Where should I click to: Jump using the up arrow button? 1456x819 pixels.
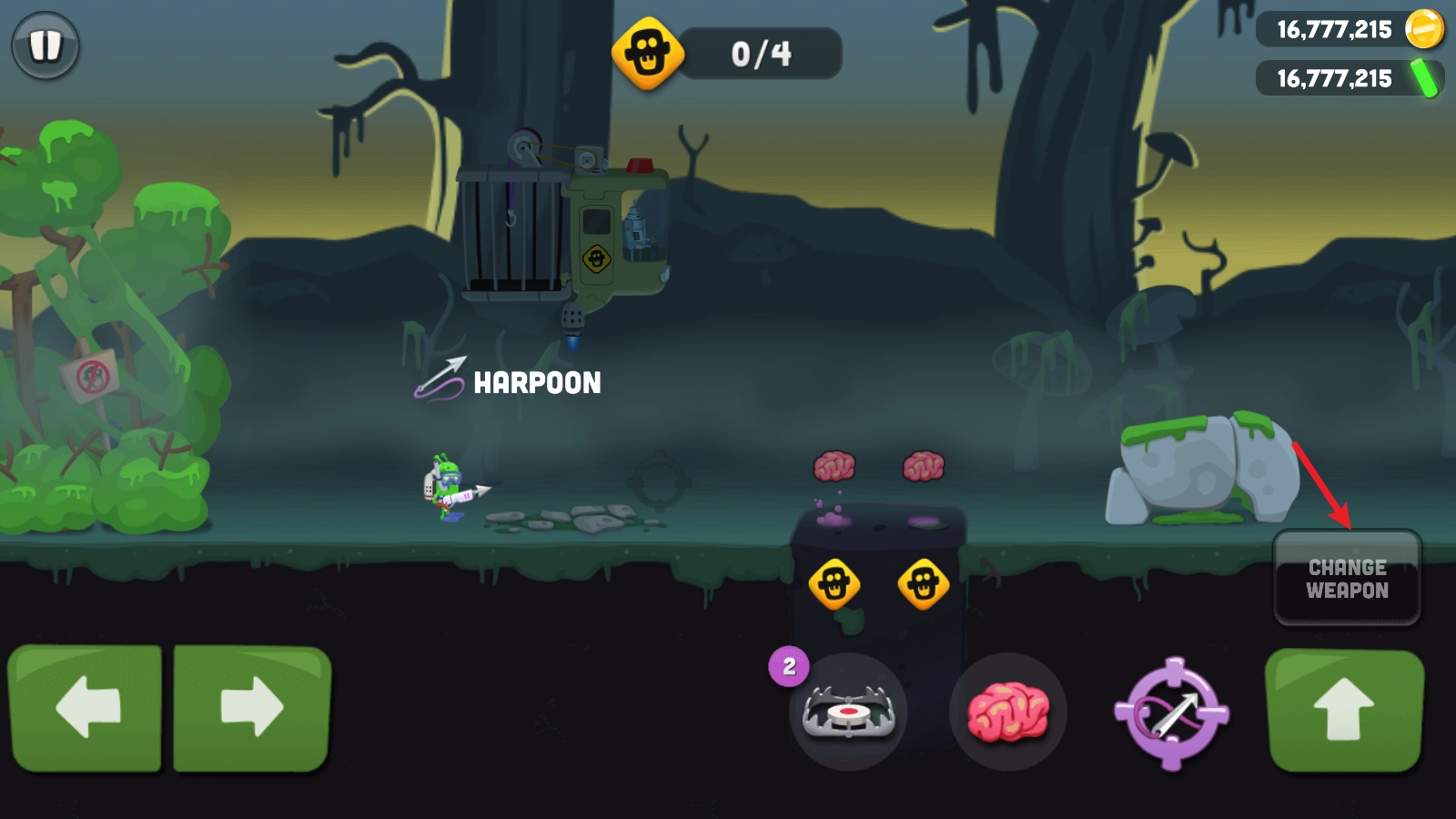[1344, 710]
